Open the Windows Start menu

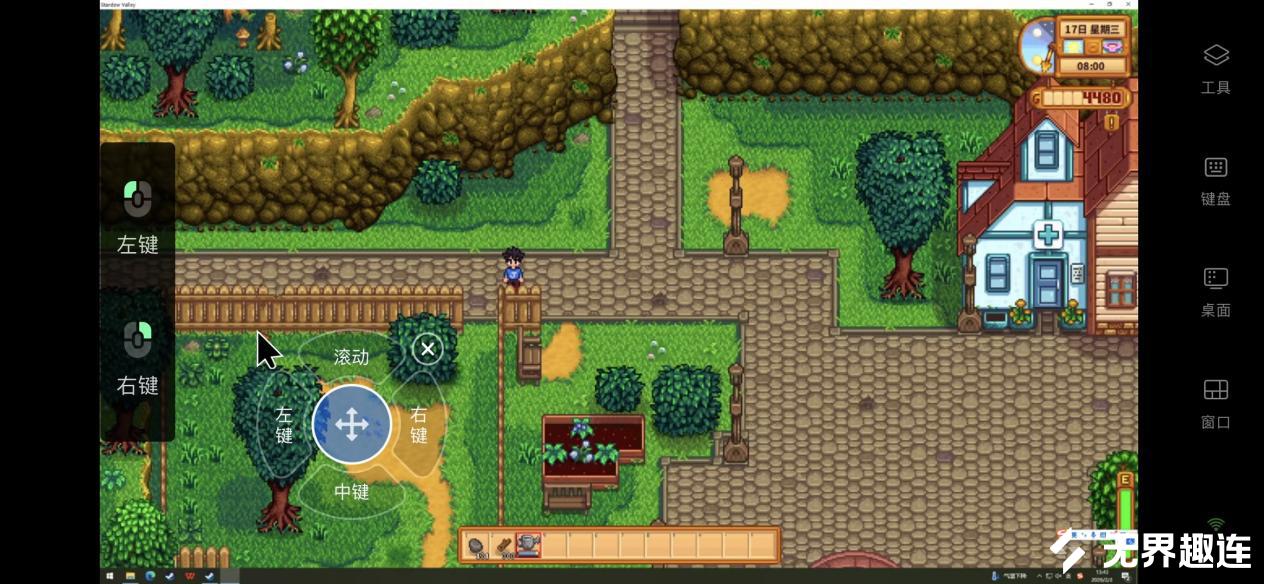pos(109,577)
